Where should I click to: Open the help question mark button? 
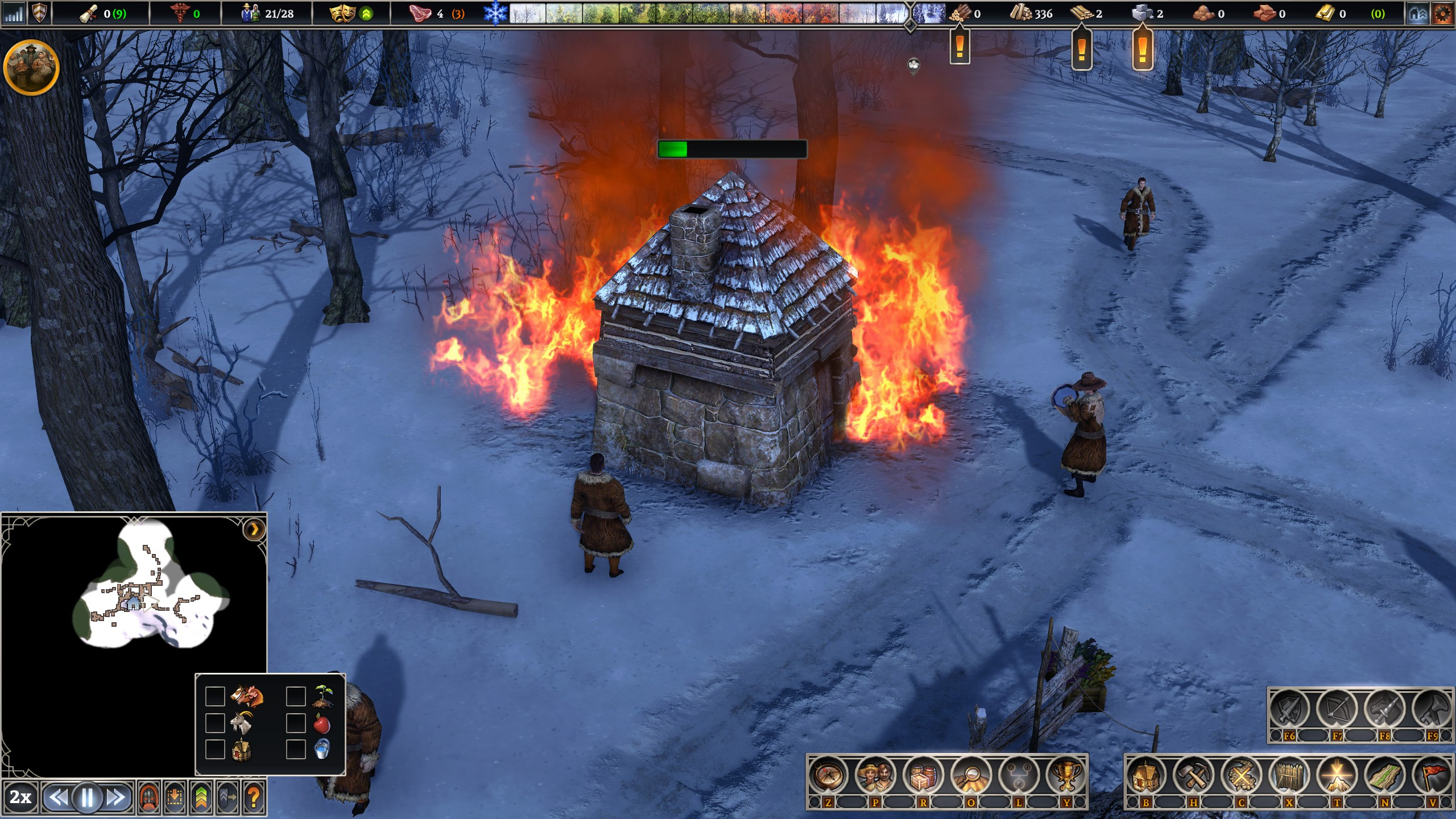[x=254, y=798]
